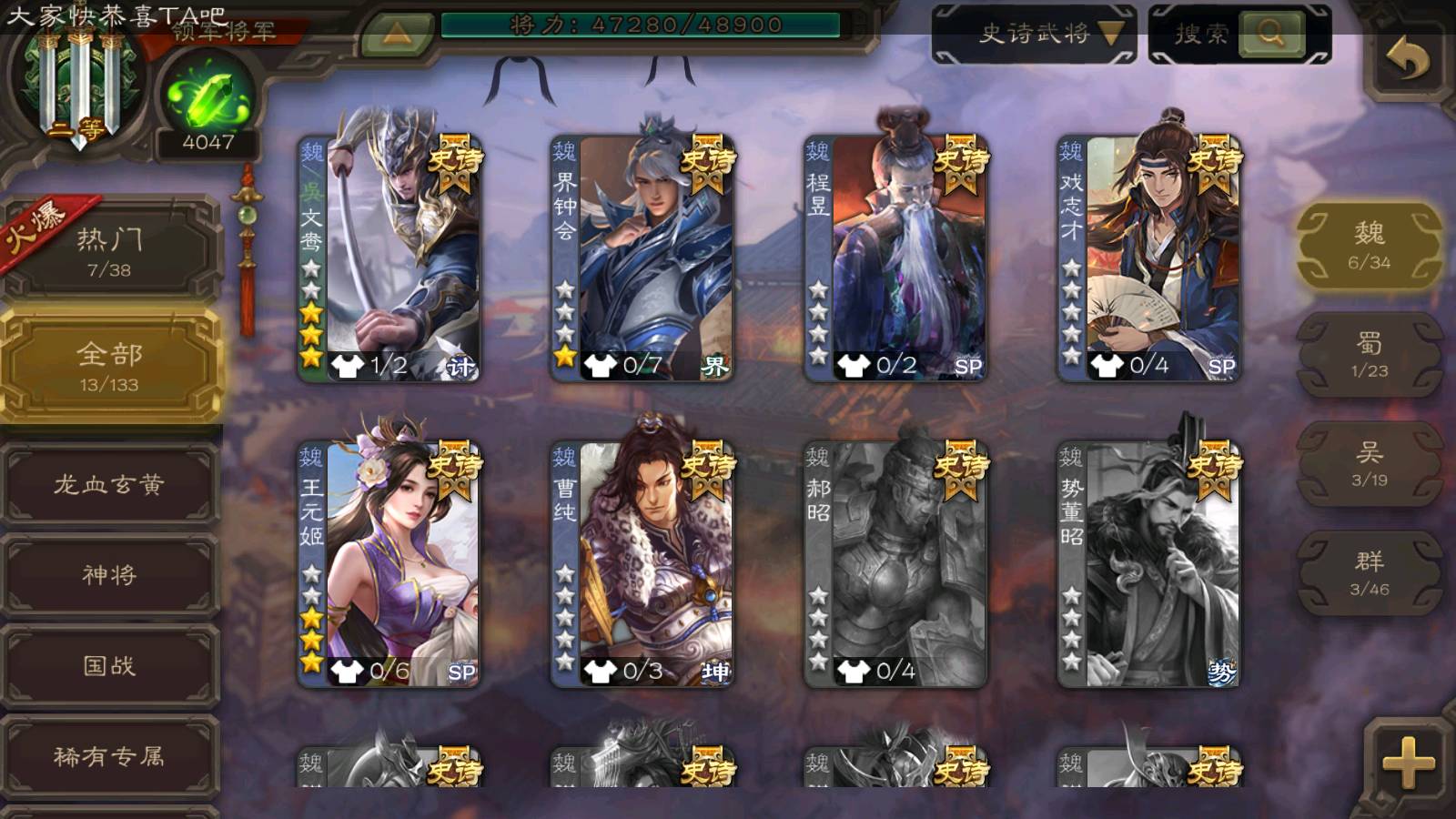Open the 王元姬 general card
This screenshot has height=819, width=1456.
[389, 564]
